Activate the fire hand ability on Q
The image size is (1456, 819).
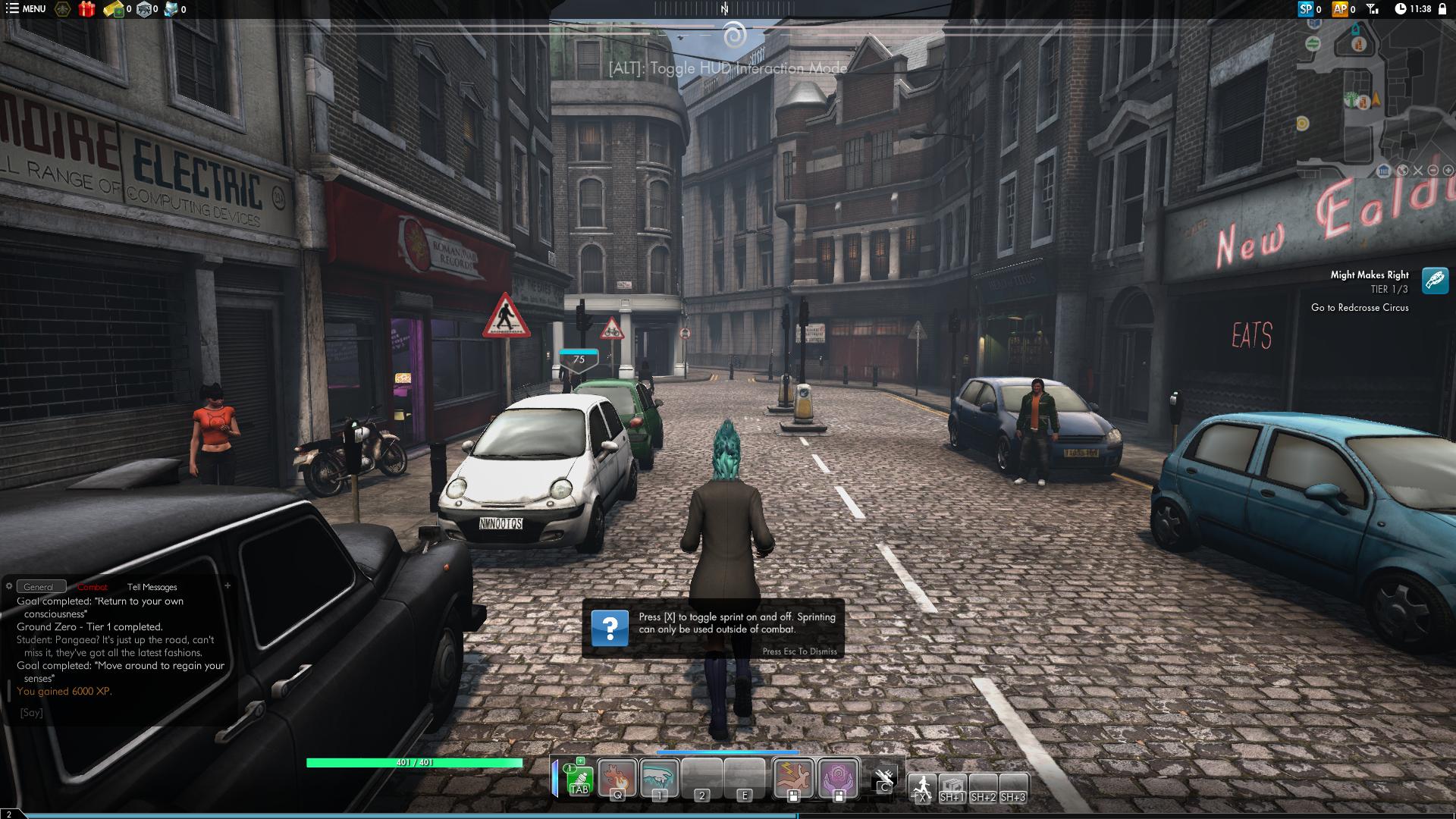[x=617, y=779]
